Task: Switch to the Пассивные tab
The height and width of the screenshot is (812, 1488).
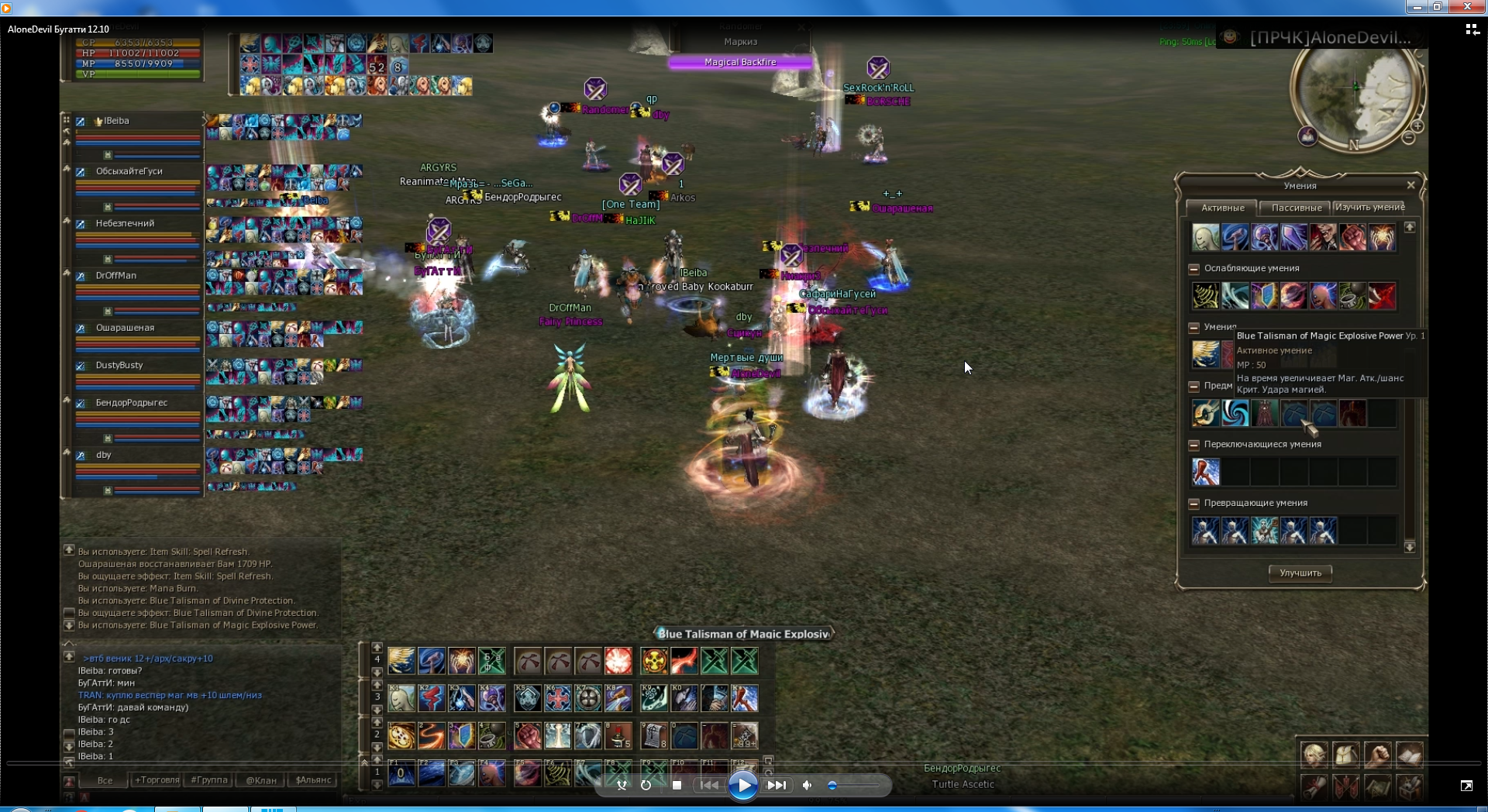Action: [1296, 208]
